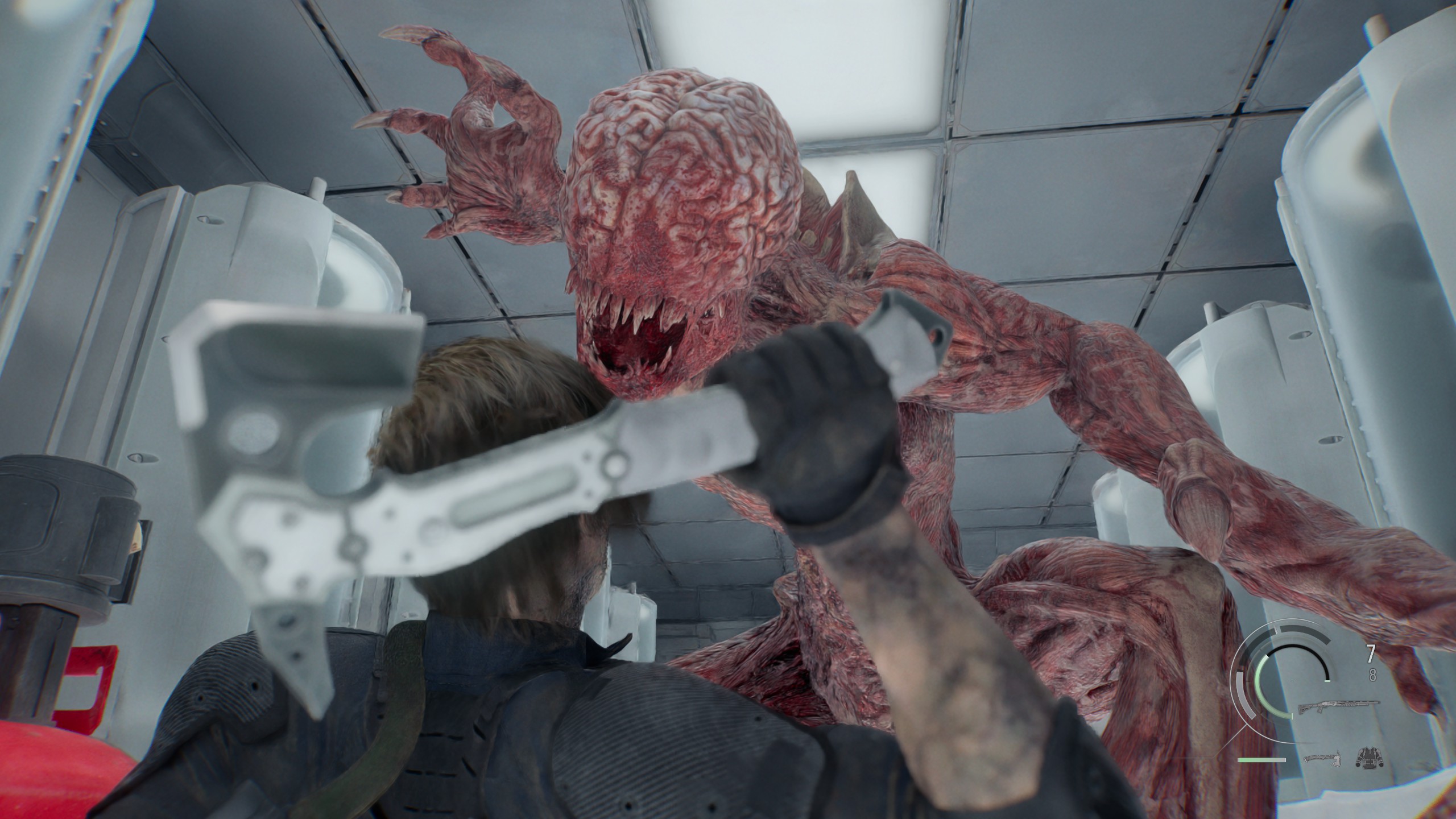This screenshot has height=819, width=1456.
Task: Click the hatchet melee weapon icon
Action: click(x=1321, y=759)
